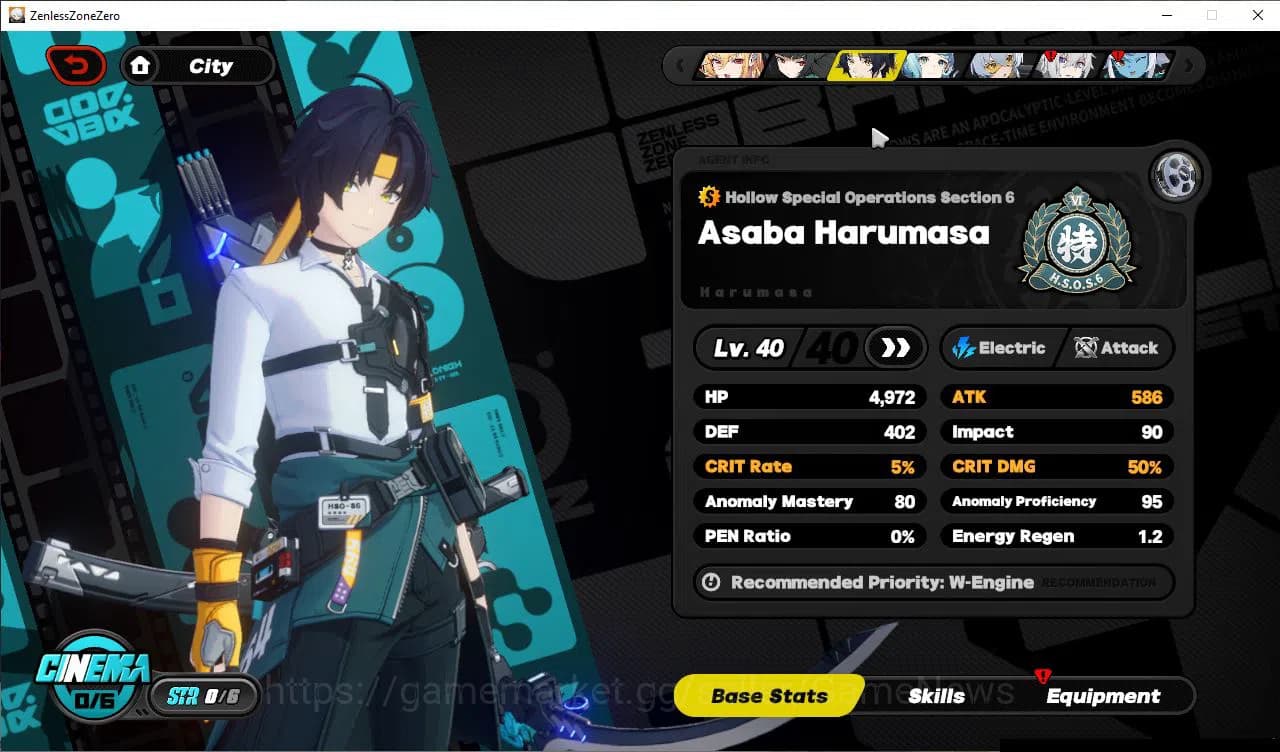Click the left arrow of the character carousel
Image resolution: width=1280 pixels, height=752 pixels.
[680, 65]
